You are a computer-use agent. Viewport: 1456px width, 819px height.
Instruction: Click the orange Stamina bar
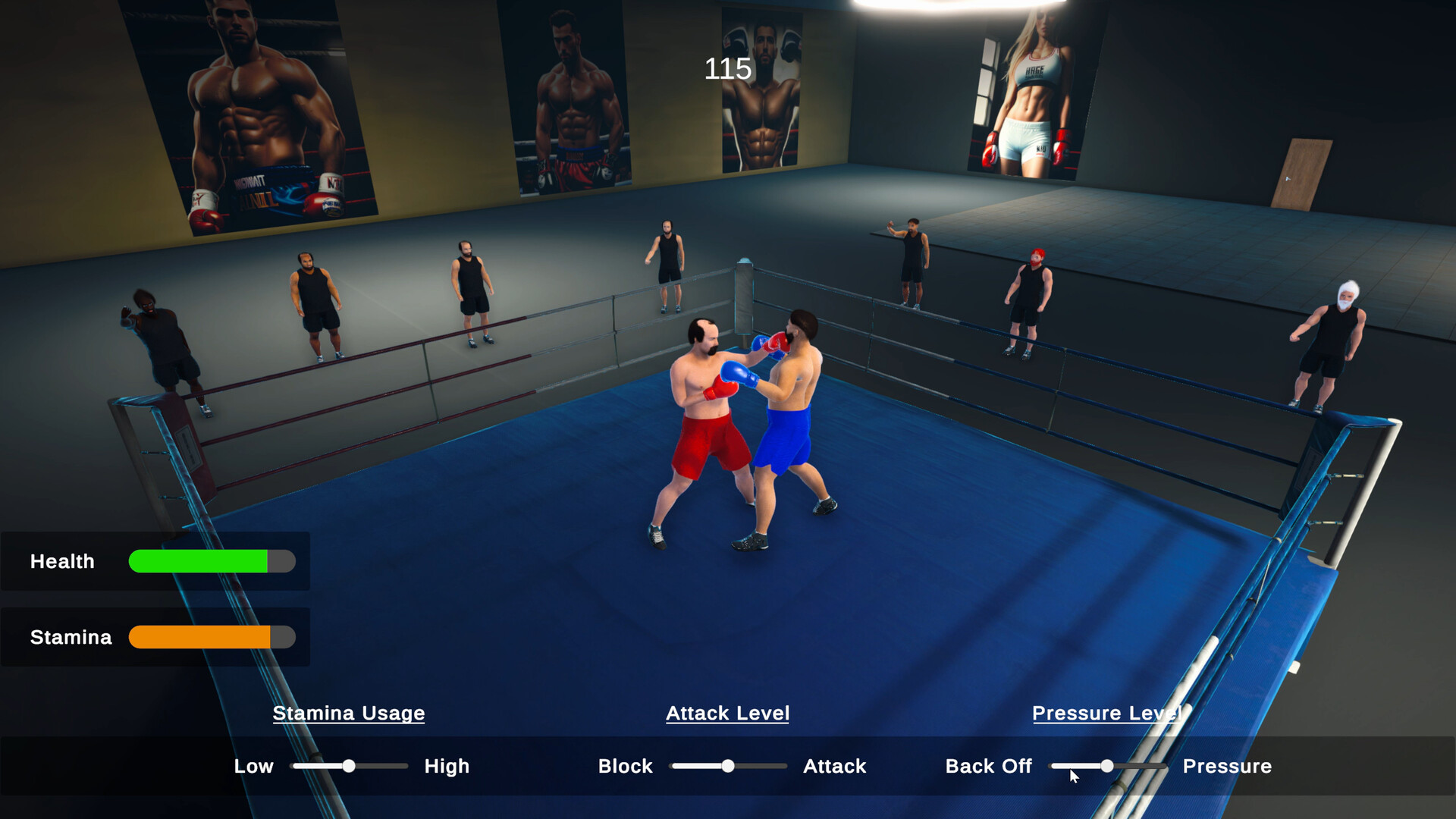[x=197, y=637]
